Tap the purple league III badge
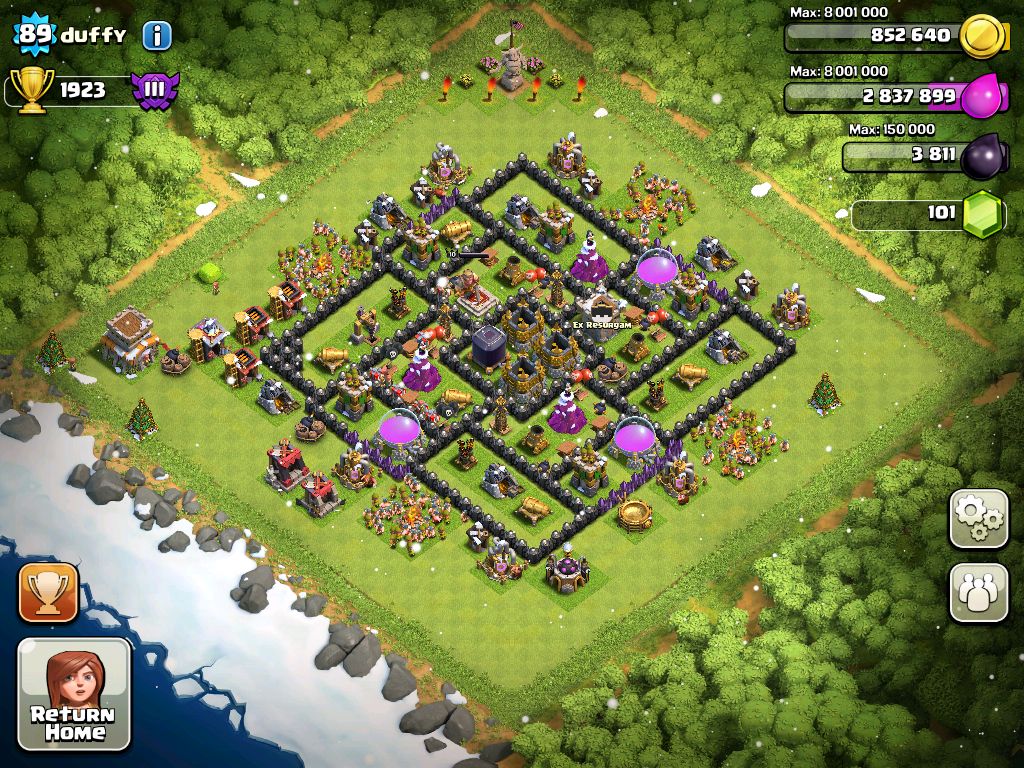 (155, 90)
